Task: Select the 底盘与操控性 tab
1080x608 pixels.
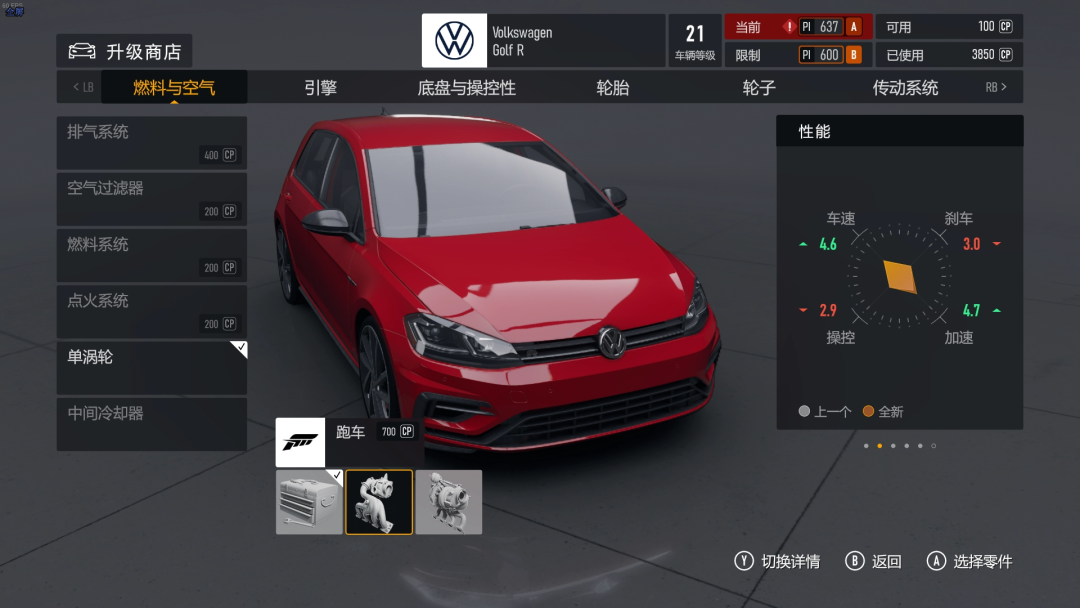Action: (x=466, y=88)
